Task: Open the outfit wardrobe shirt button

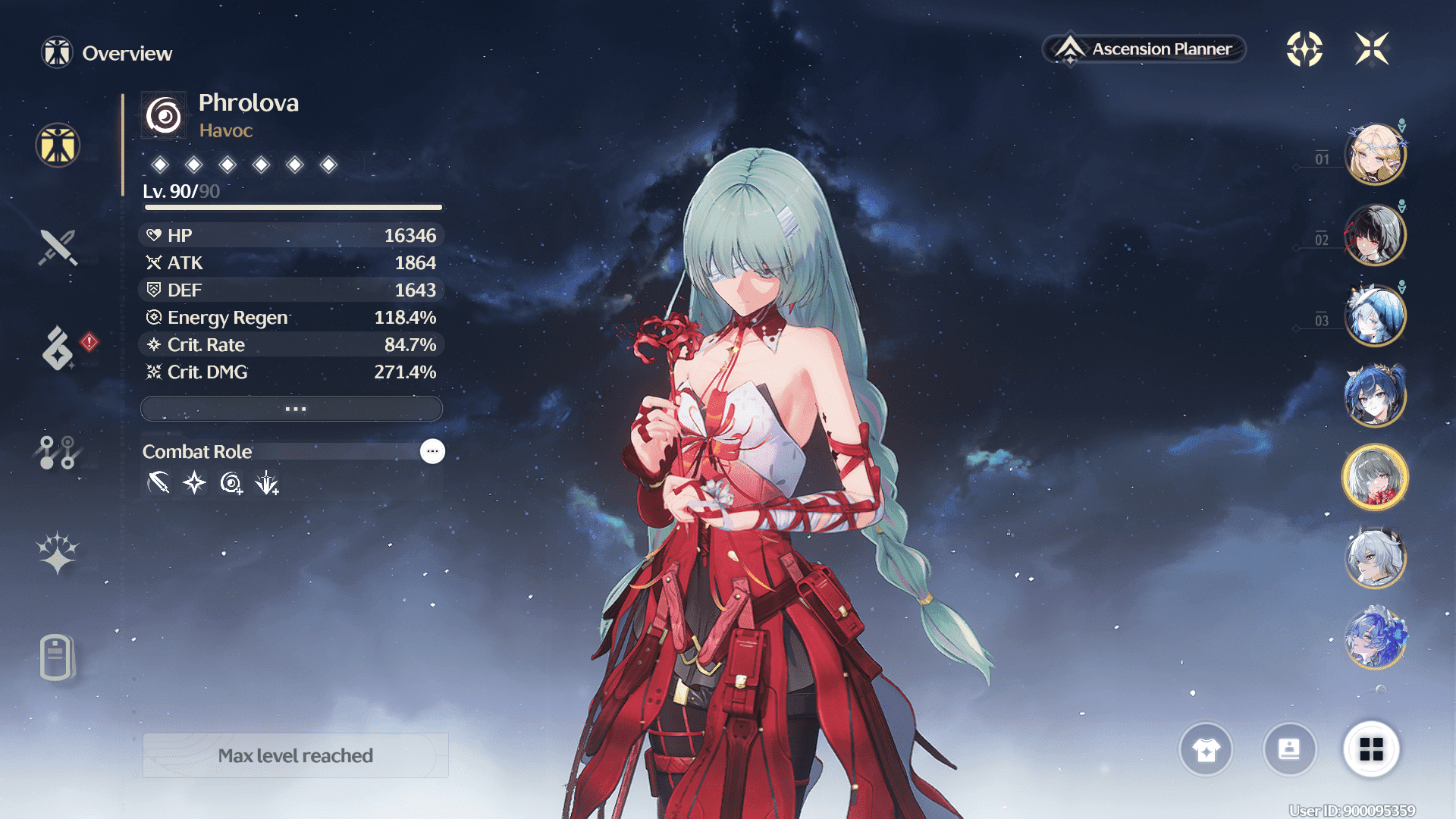Action: [1206, 750]
